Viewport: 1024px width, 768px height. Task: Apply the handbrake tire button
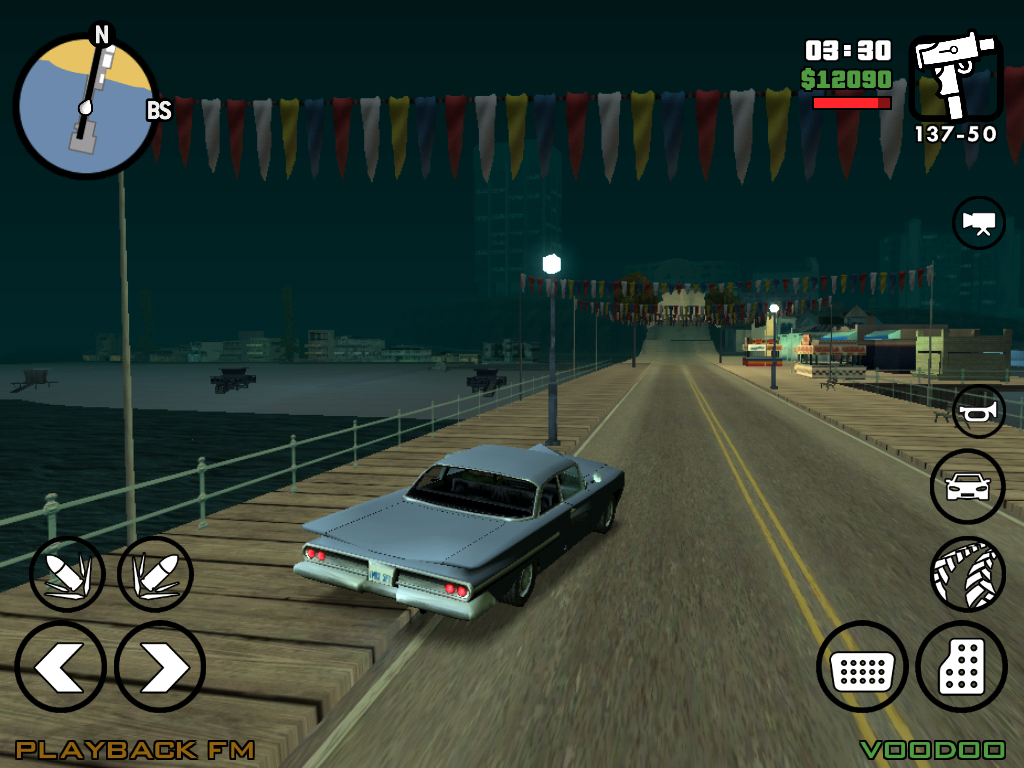click(x=967, y=574)
